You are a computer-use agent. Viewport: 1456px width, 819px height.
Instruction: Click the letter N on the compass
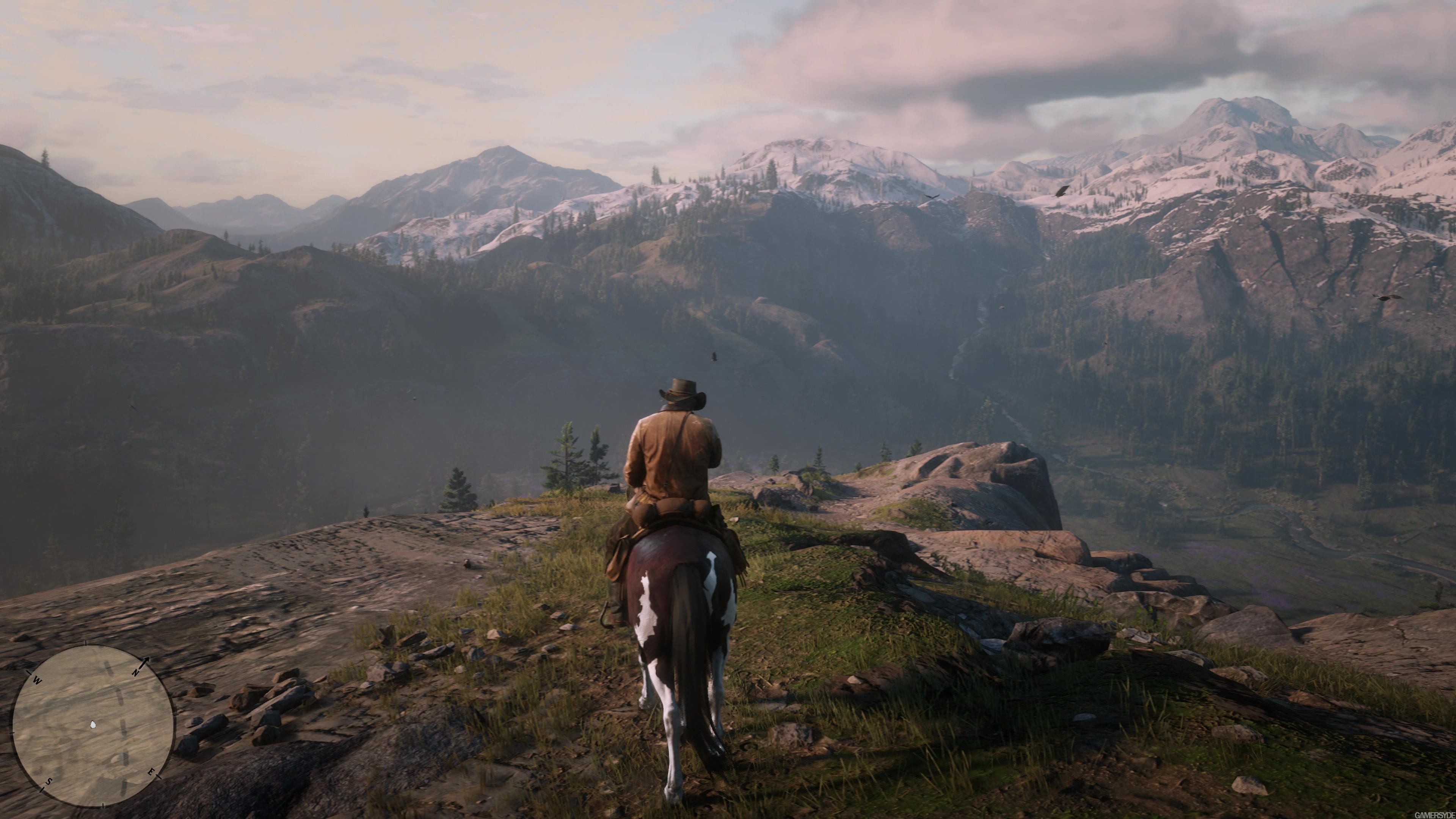tap(136, 673)
